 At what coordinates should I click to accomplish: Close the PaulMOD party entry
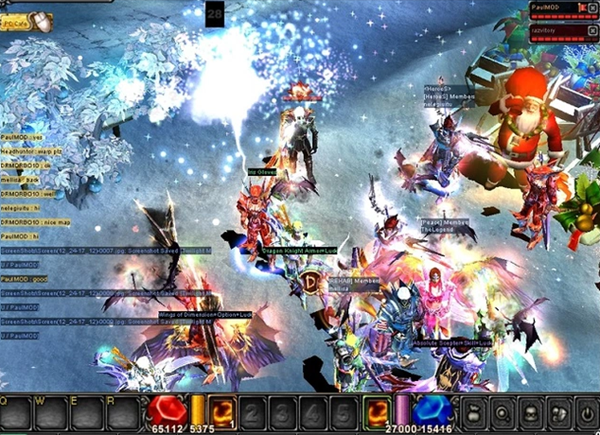[593, 8]
